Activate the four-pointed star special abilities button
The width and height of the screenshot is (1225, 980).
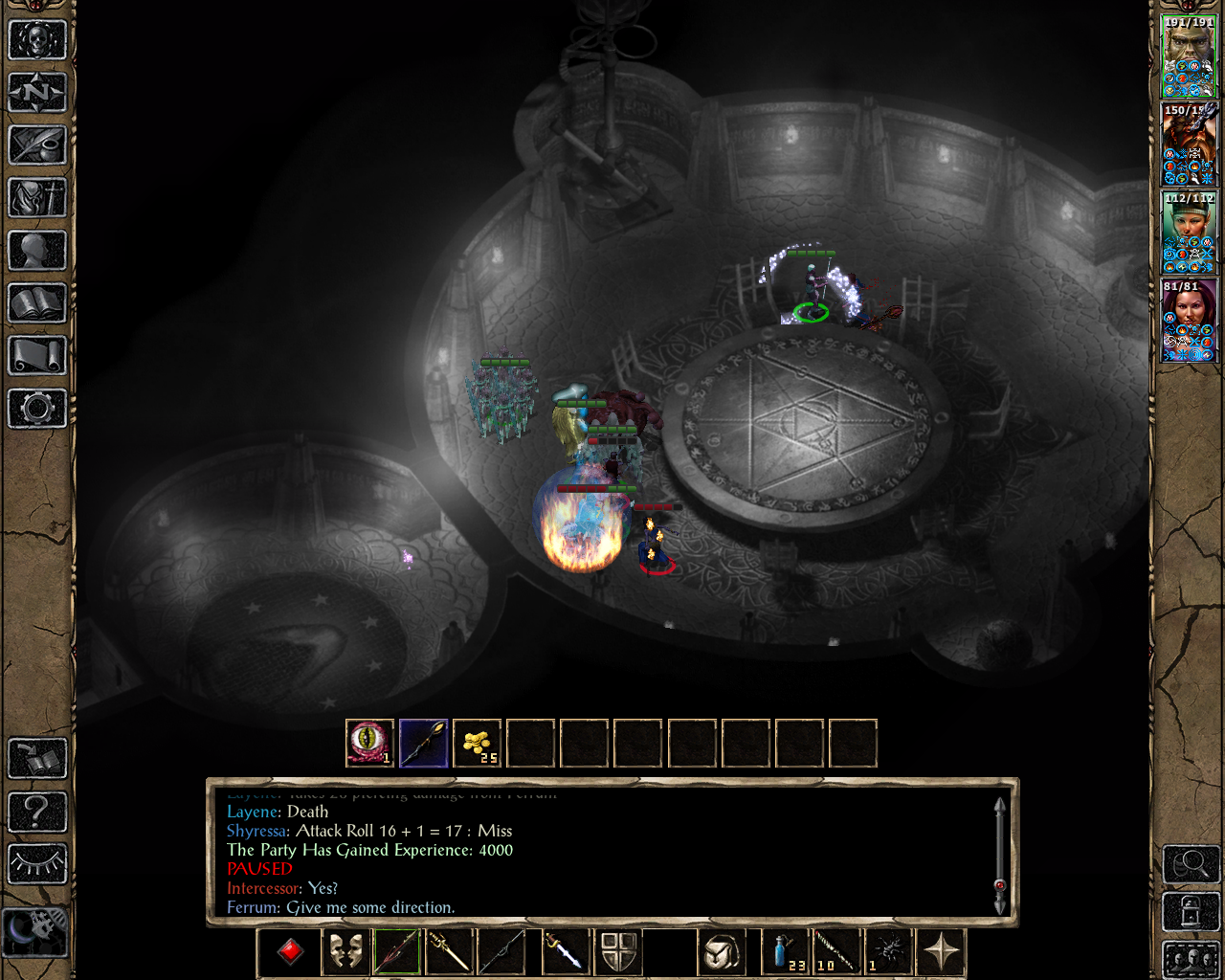(941, 951)
